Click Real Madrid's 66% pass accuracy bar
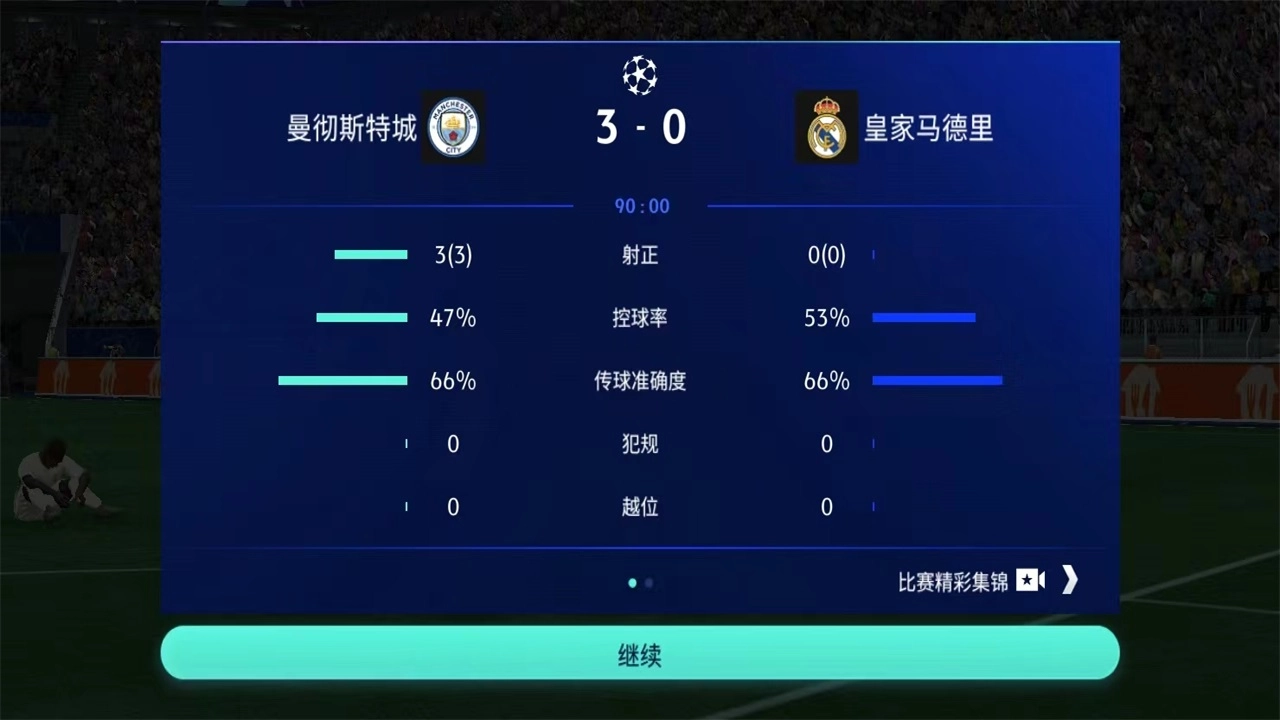This screenshot has width=1280, height=720. click(x=937, y=380)
